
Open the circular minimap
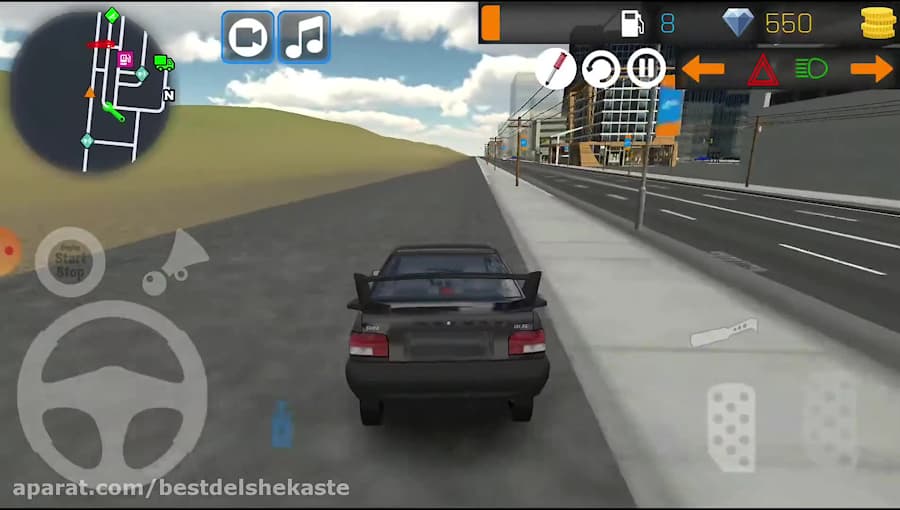click(x=91, y=92)
